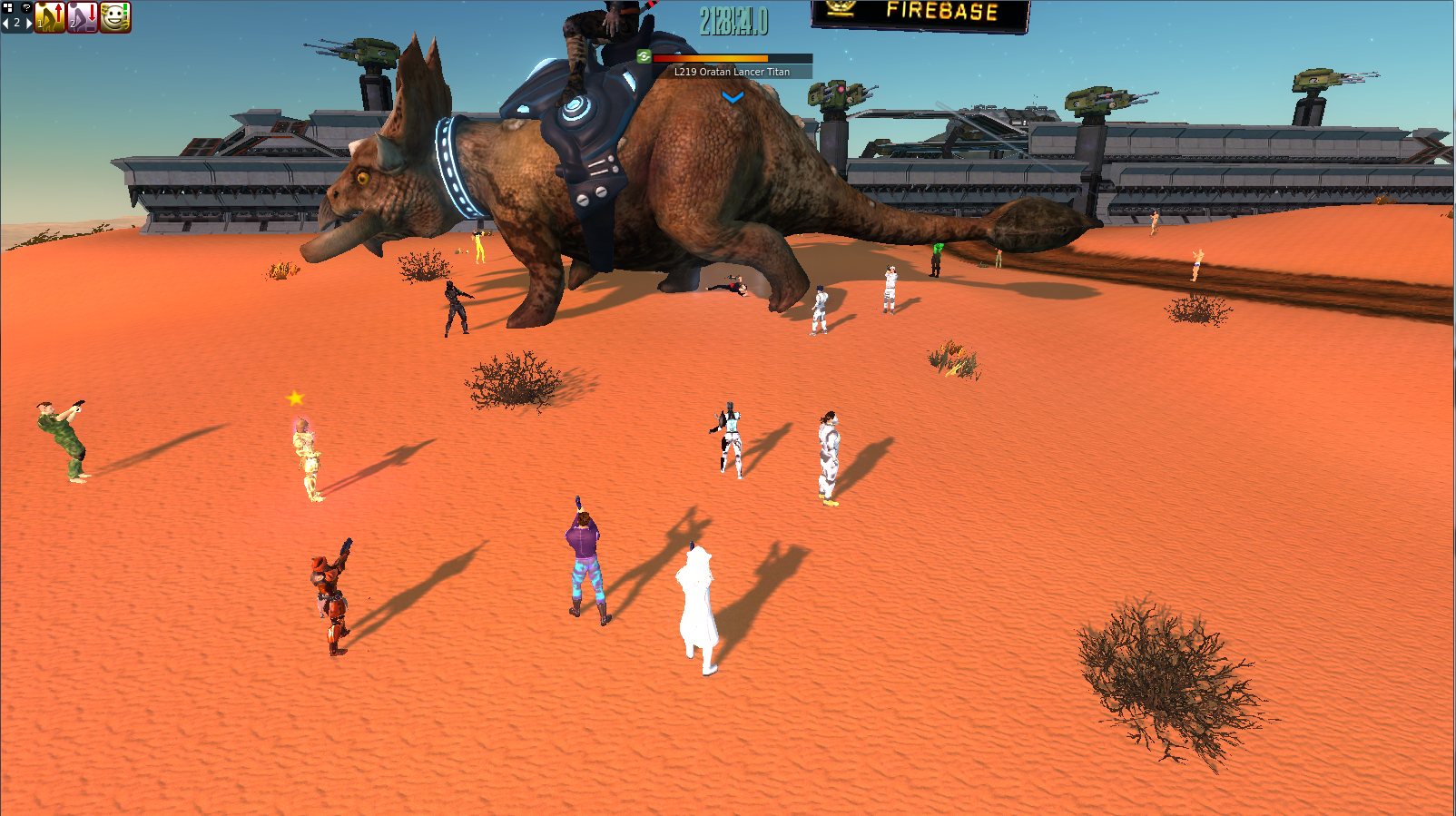
Task: Advance to the next action bar page
Action: click(28, 24)
